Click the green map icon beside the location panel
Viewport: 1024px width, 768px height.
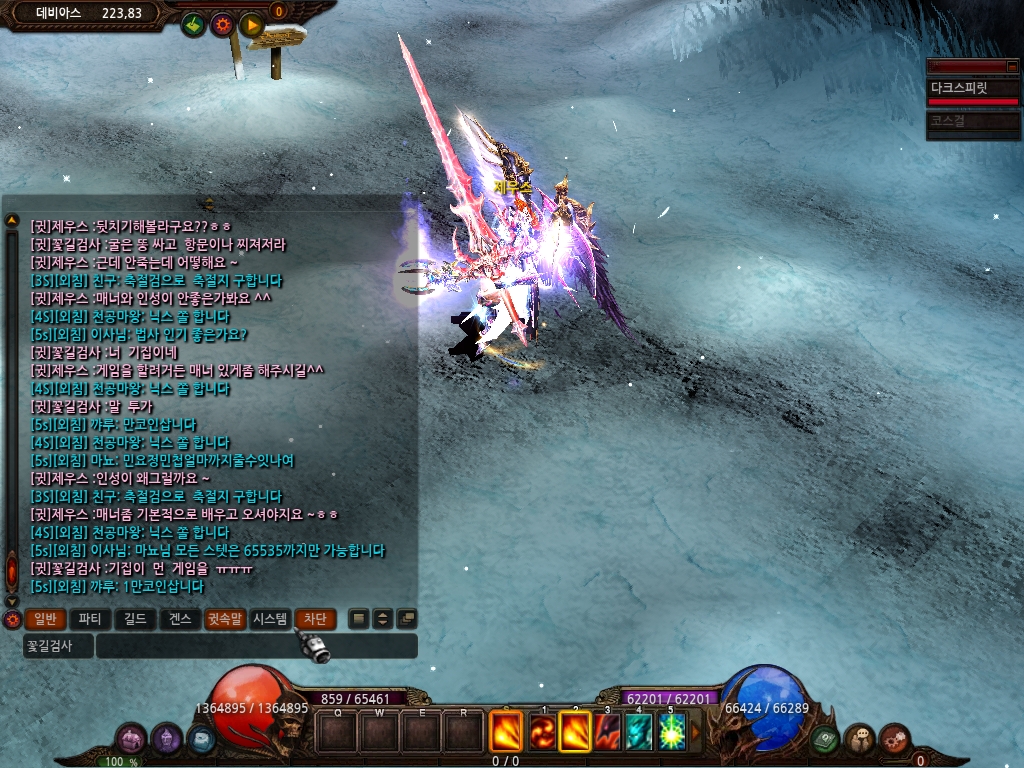pos(193,24)
